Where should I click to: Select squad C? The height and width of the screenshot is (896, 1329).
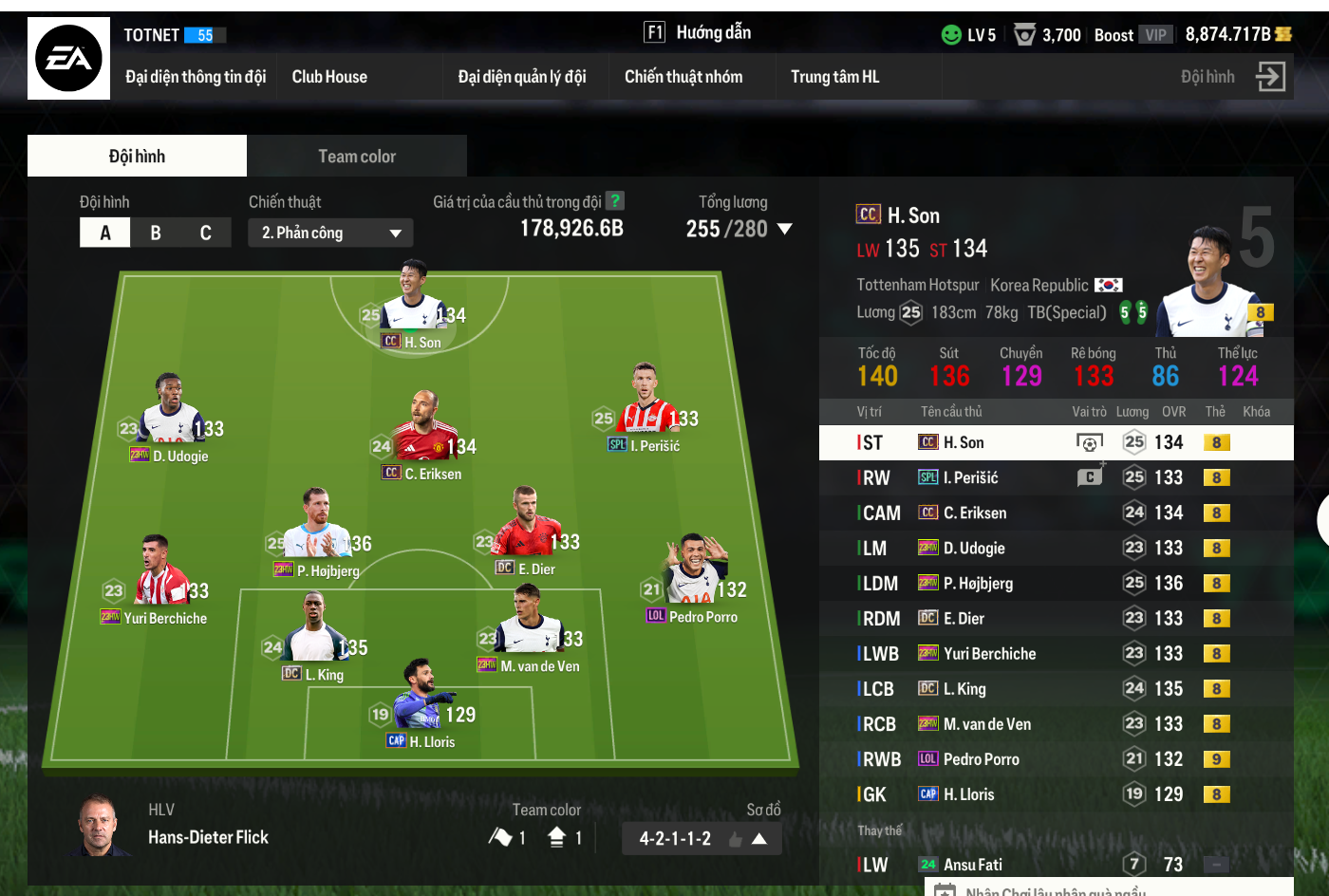tap(205, 232)
